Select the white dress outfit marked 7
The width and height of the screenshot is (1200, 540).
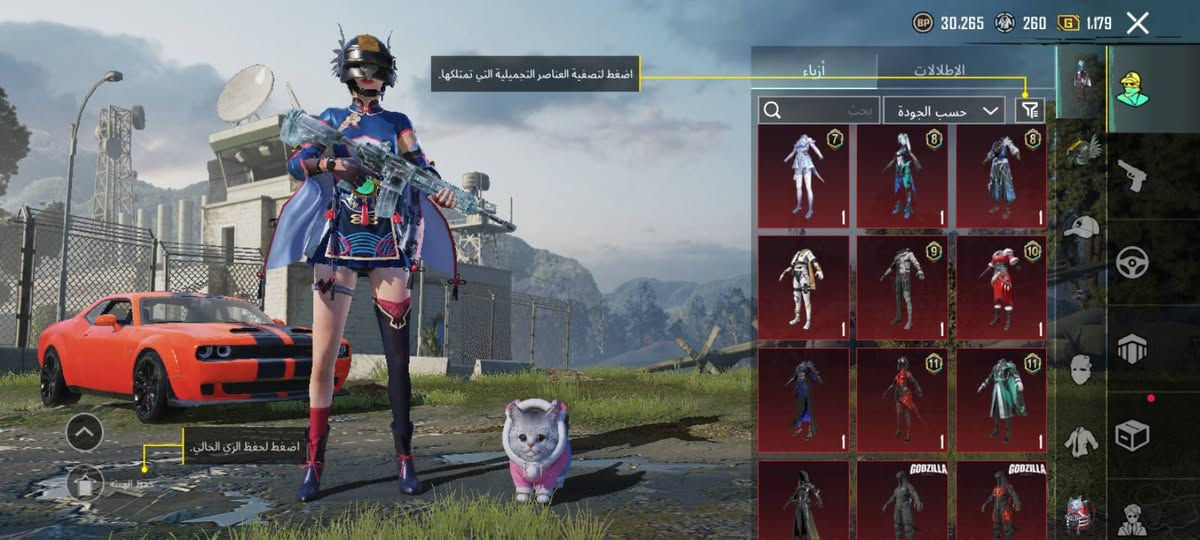click(x=803, y=177)
